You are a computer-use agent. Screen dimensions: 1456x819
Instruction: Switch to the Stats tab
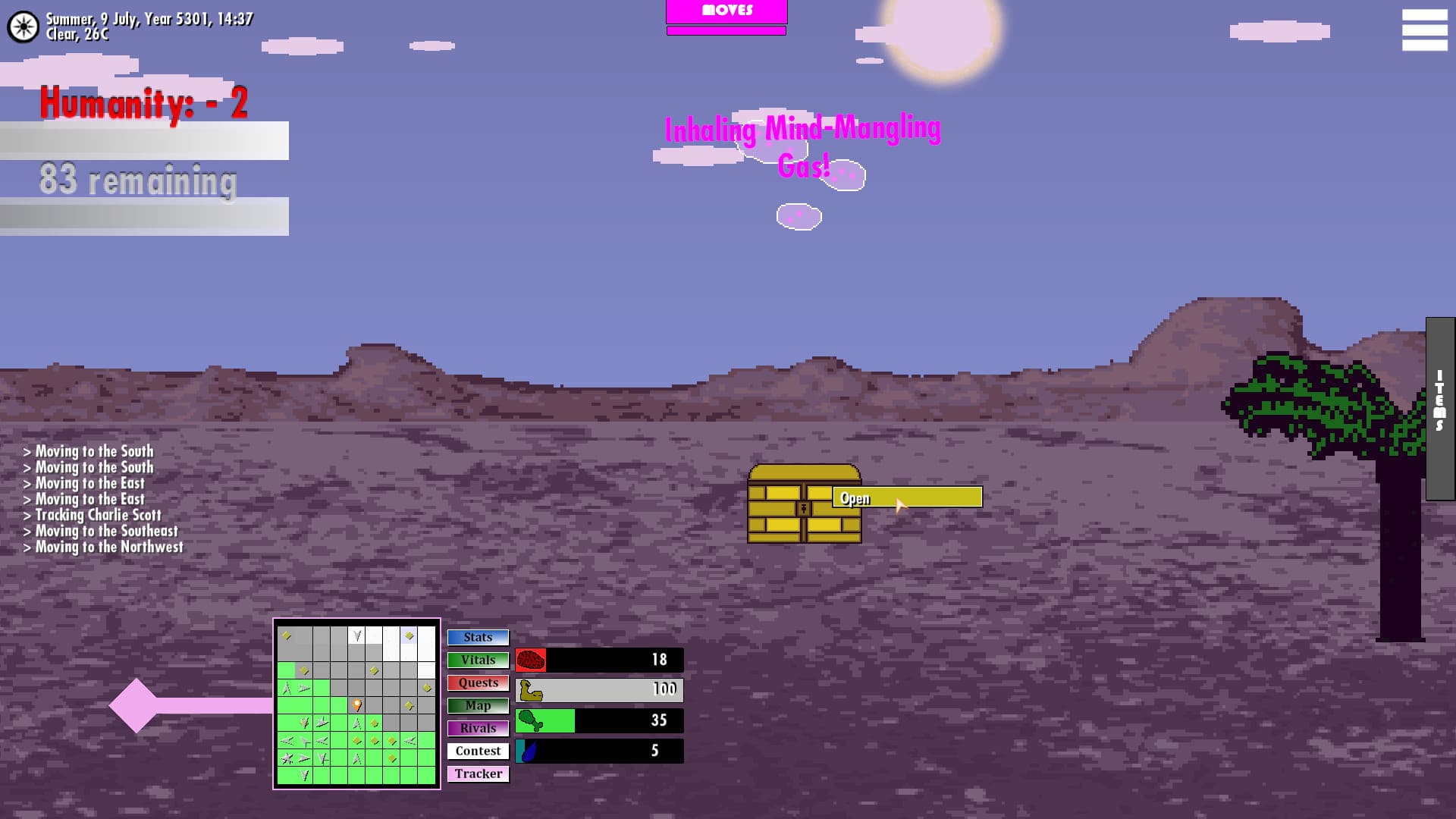[x=477, y=637]
